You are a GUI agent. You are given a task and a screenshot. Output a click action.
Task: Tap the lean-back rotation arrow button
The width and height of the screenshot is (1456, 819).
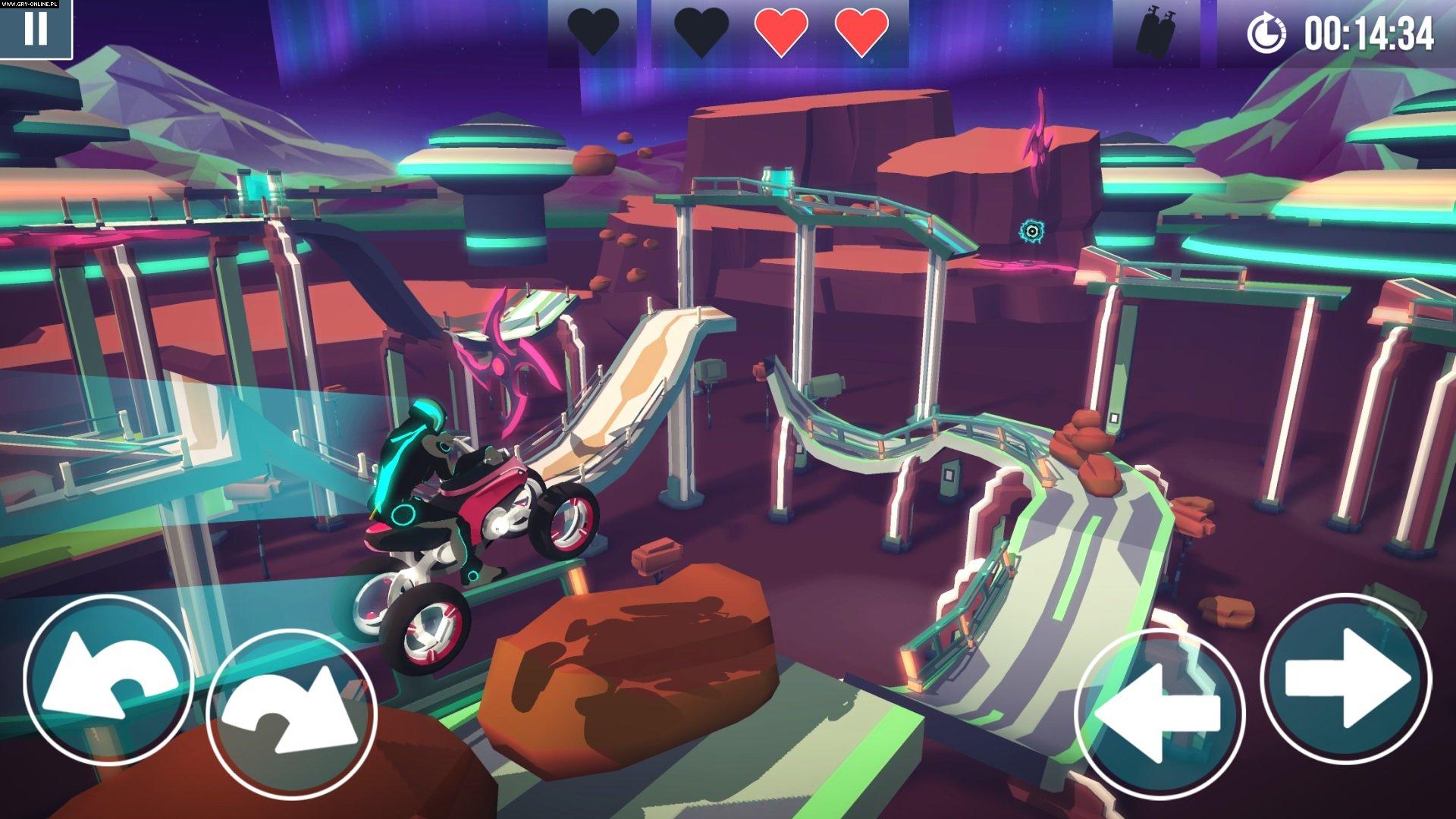click(108, 680)
